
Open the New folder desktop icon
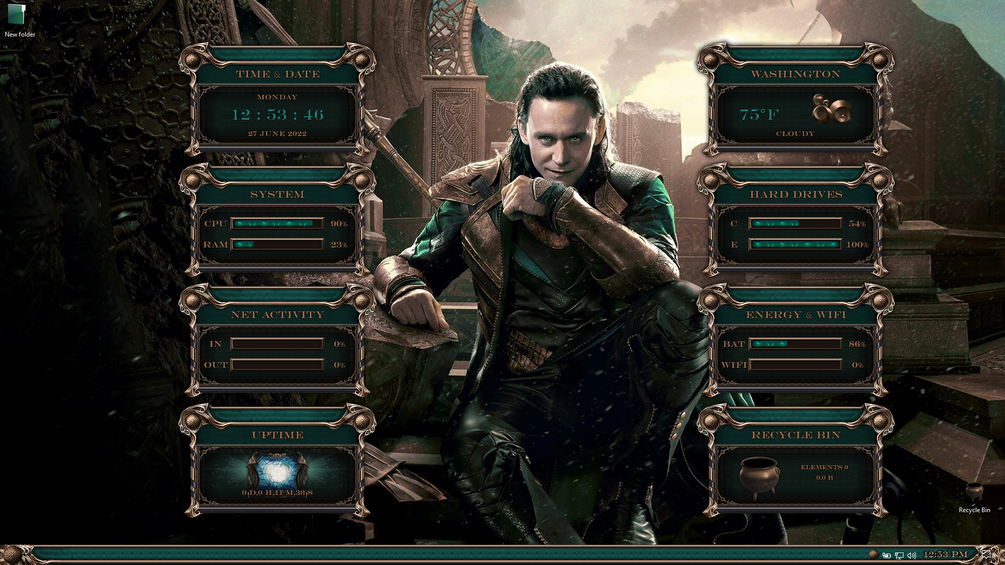tap(17, 17)
